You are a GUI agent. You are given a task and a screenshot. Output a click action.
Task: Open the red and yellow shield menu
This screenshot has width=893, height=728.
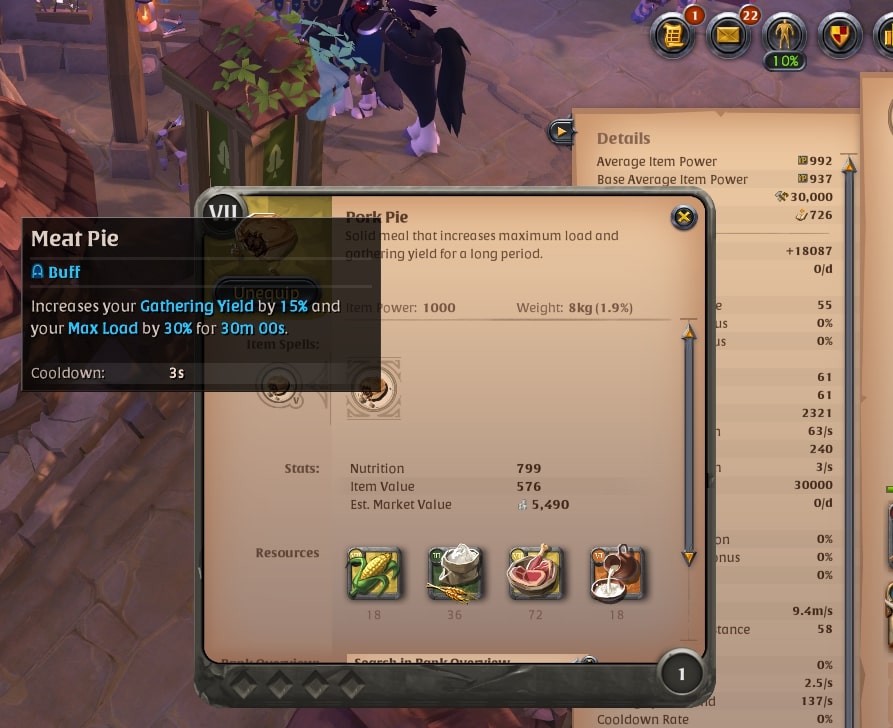(837, 37)
